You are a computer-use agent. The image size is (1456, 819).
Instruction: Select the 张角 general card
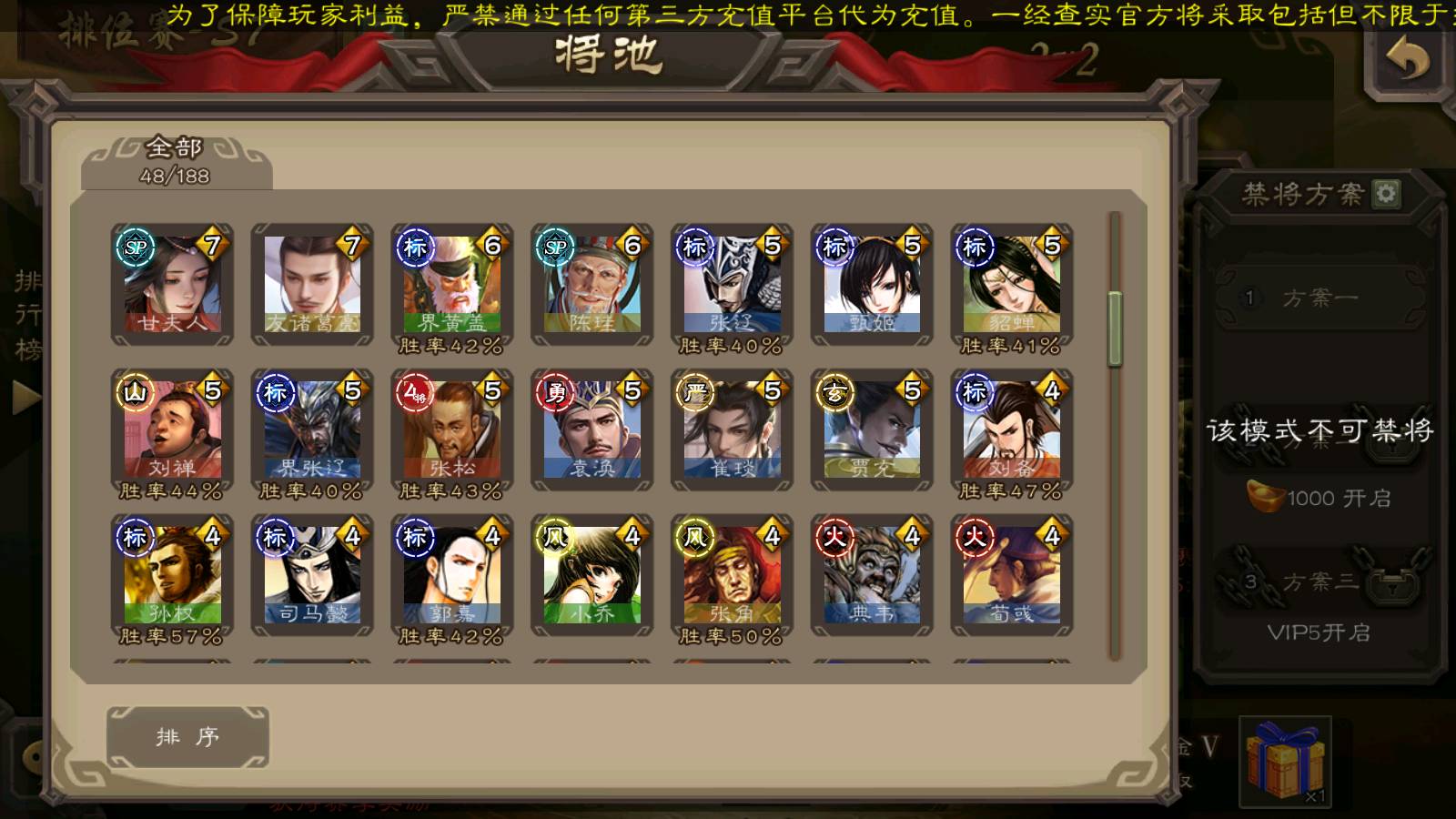[733, 576]
